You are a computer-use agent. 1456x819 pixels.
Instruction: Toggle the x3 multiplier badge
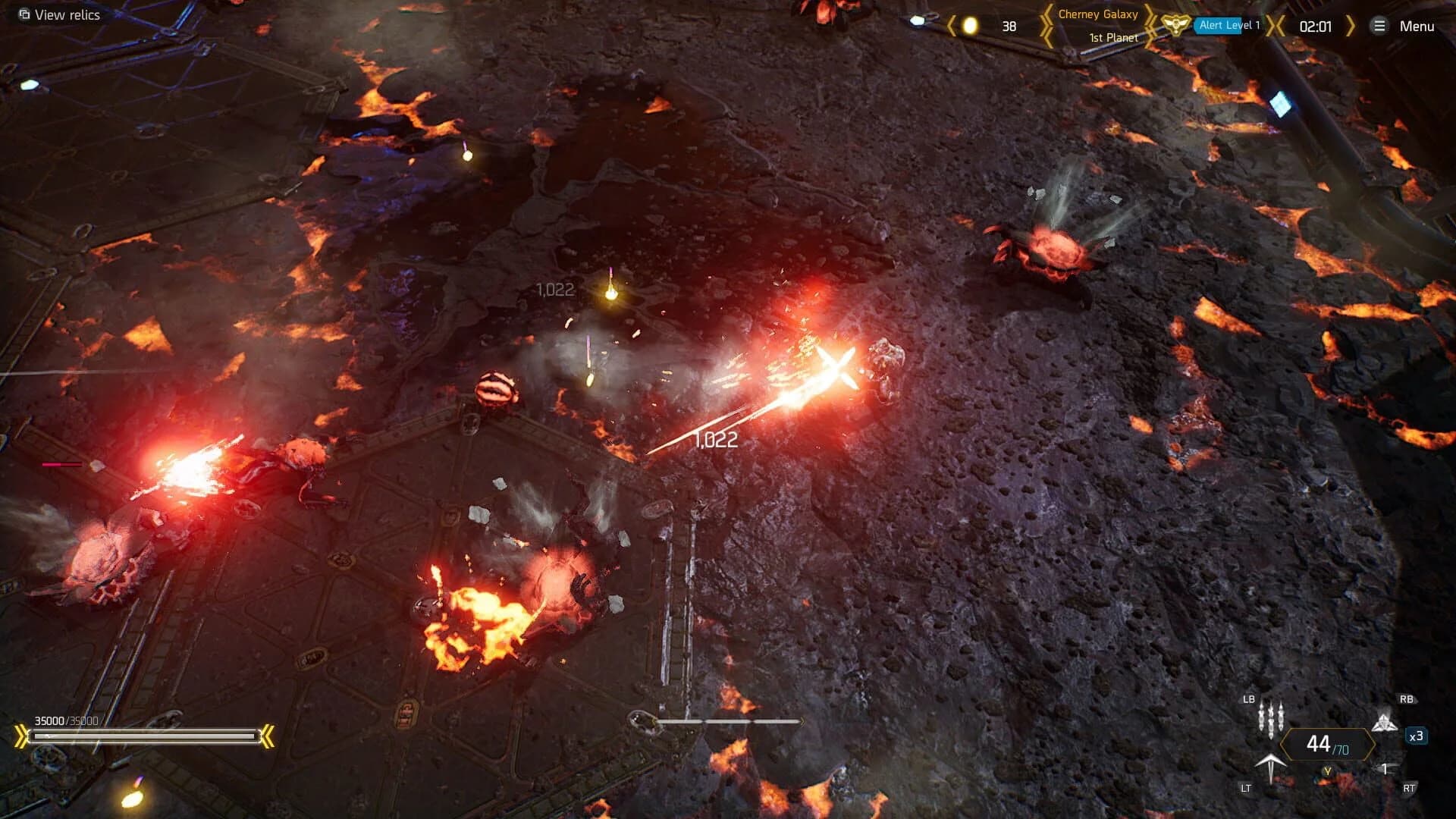click(1417, 737)
